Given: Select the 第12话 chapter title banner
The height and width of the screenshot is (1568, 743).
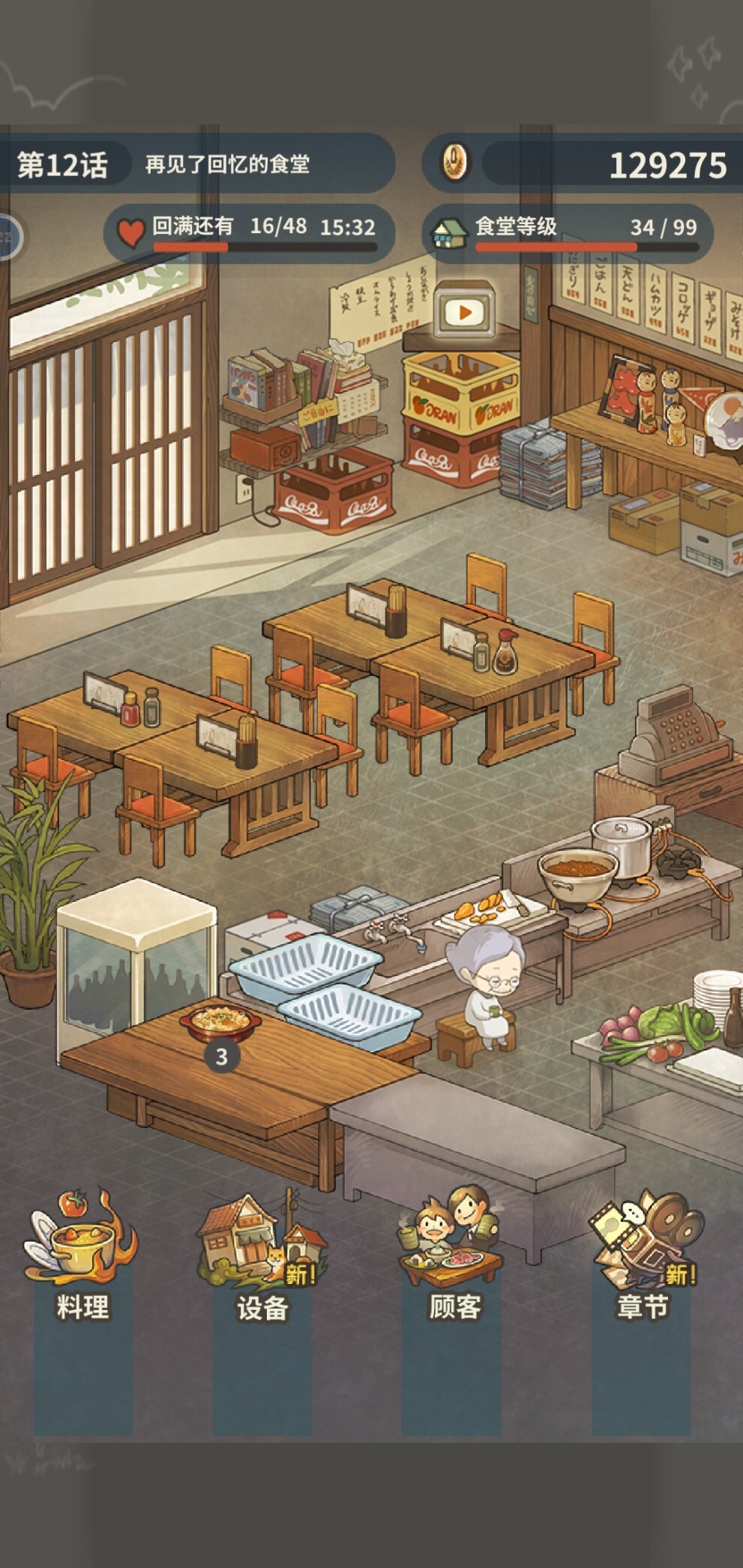Looking at the screenshot, I should coord(64,164).
